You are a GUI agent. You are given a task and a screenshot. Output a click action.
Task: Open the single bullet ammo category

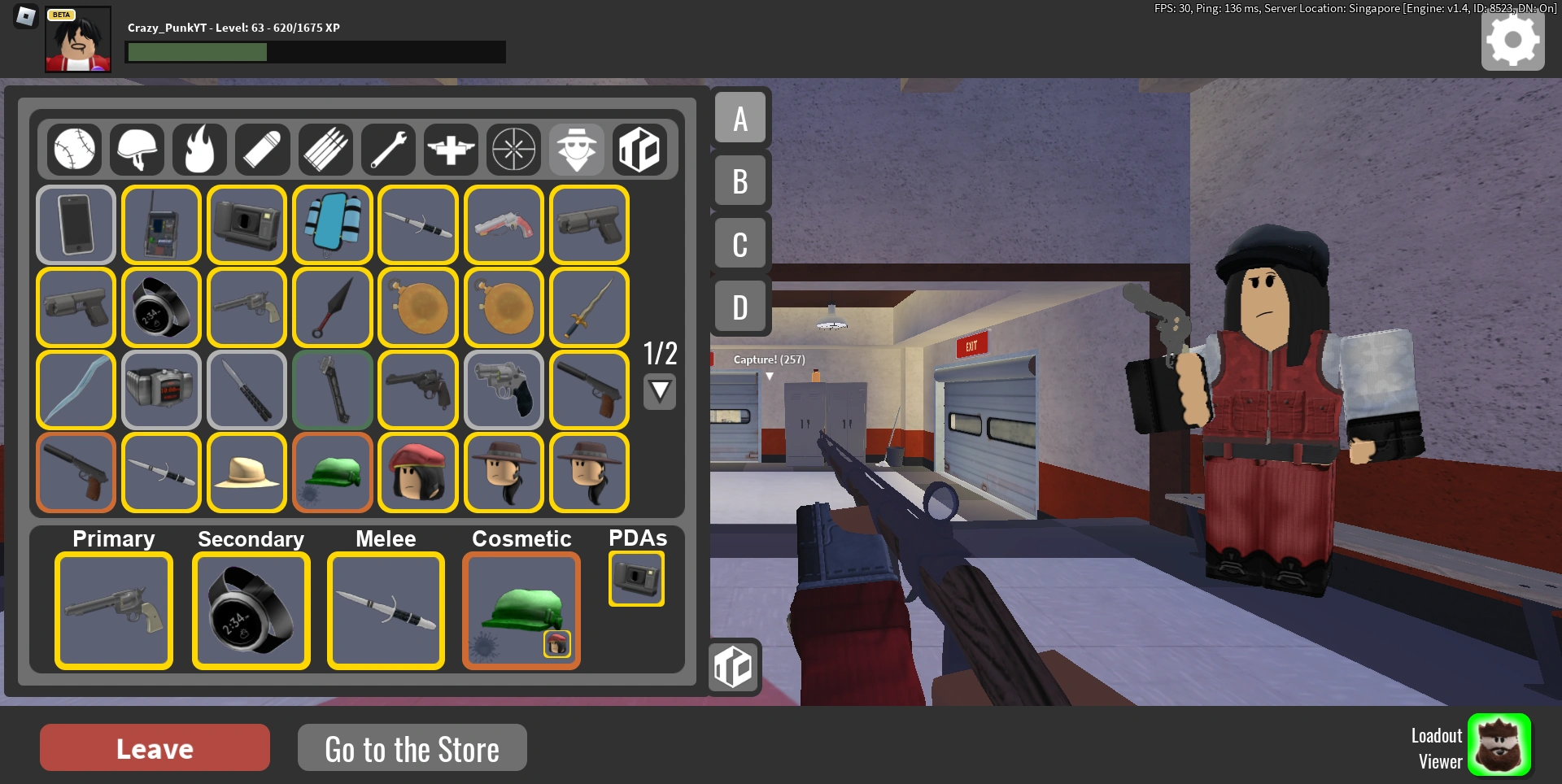[x=262, y=150]
